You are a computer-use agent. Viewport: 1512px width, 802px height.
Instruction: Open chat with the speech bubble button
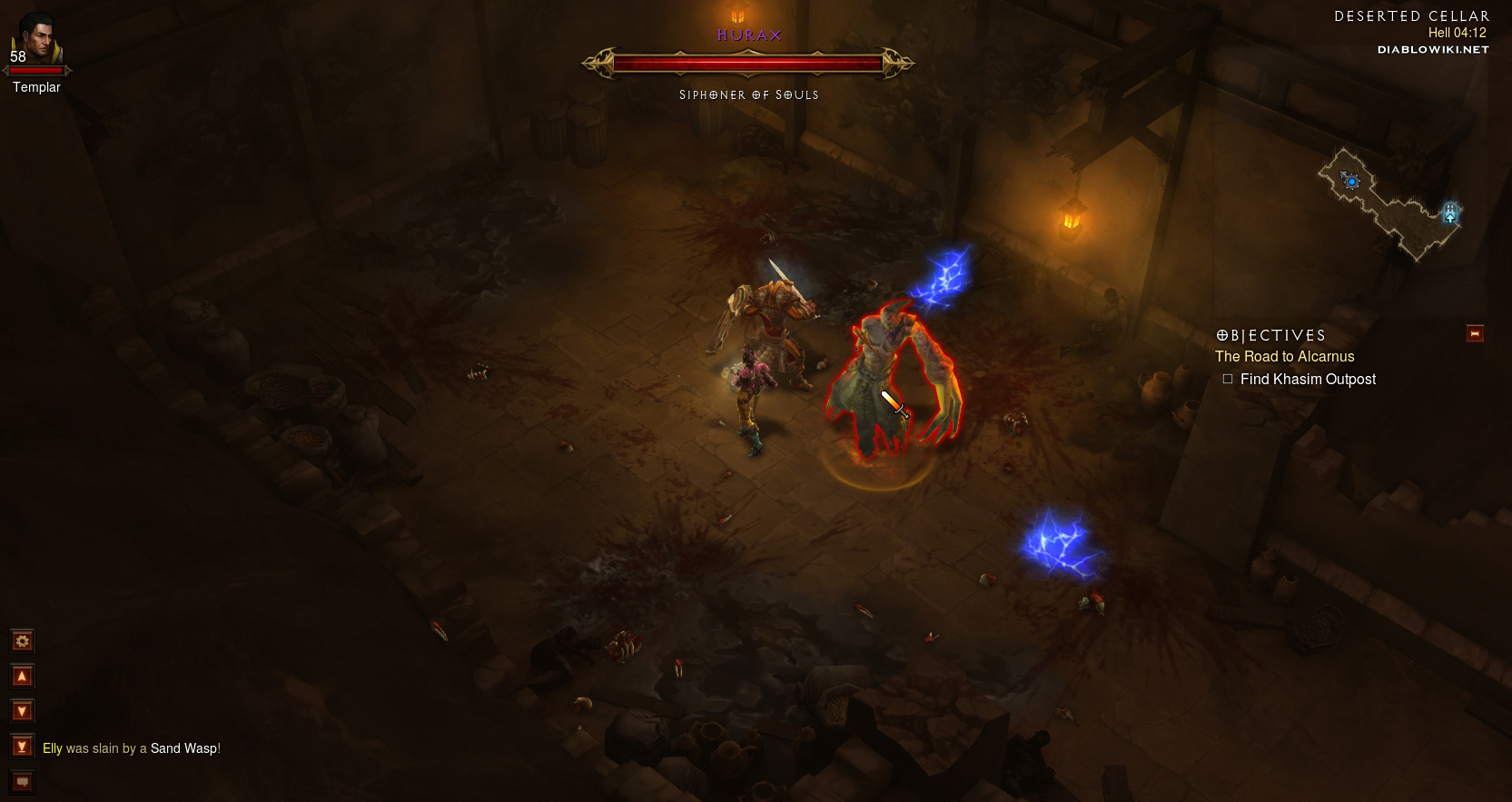coord(23,782)
